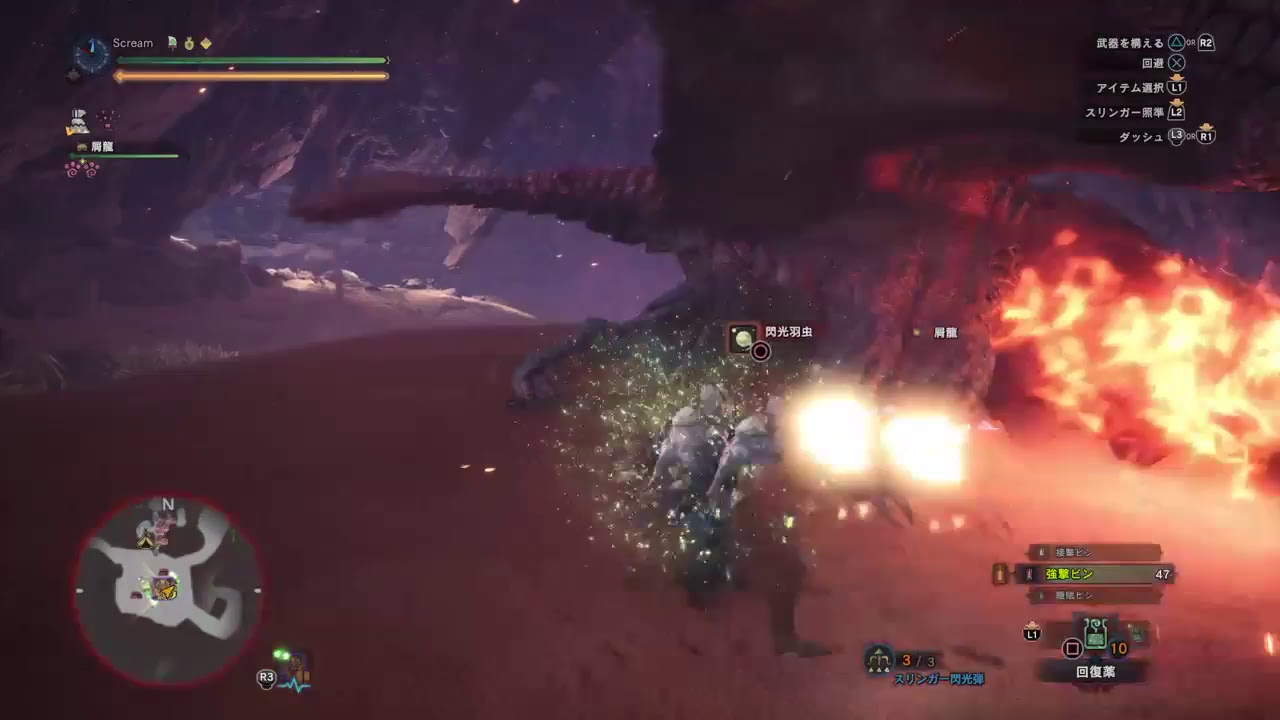Image resolution: width=1280 pixels, height=720 pixels.
Task: Click the heartbeat health icon next to R3
Action: coord(296,676)
